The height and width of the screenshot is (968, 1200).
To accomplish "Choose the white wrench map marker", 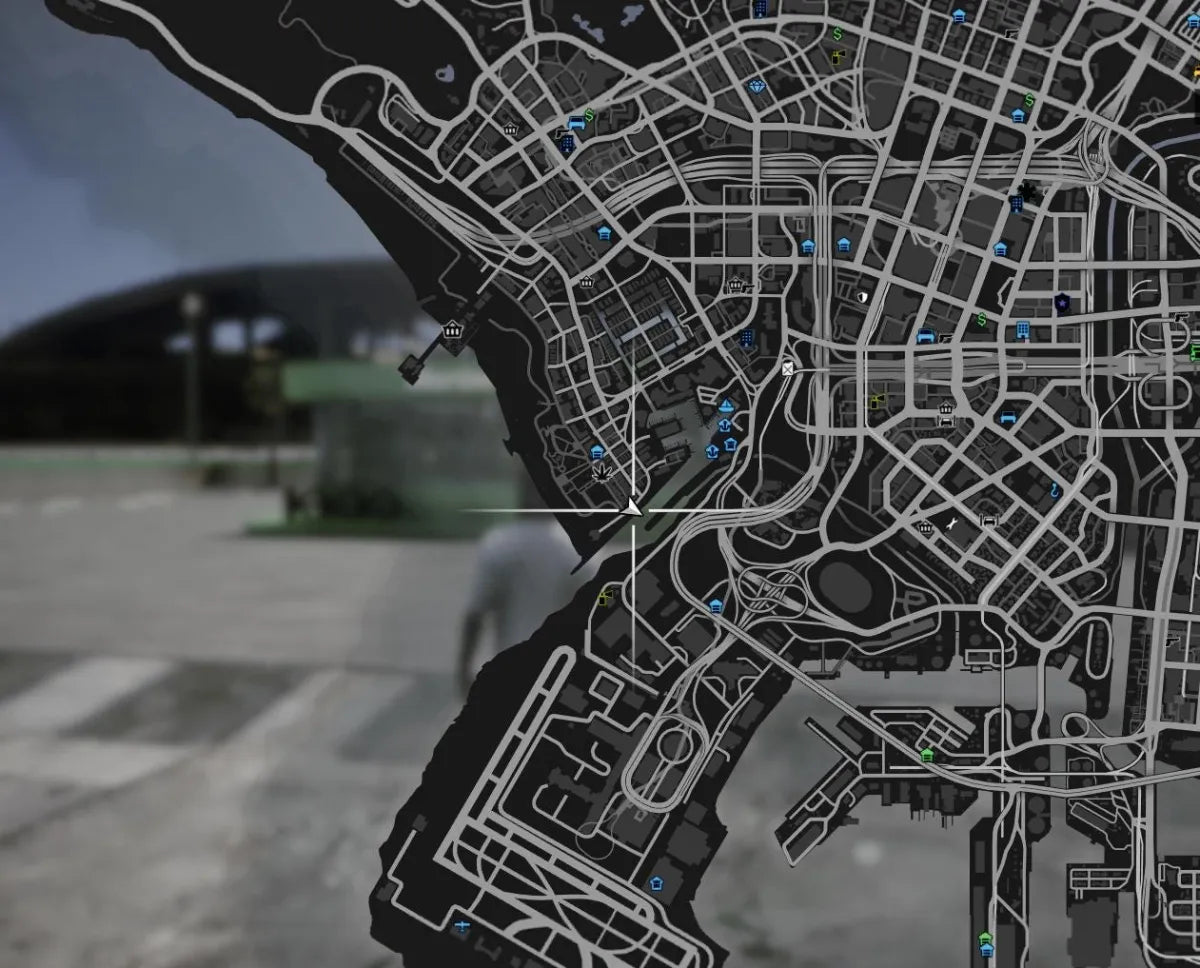I will (x=950, y=522).
